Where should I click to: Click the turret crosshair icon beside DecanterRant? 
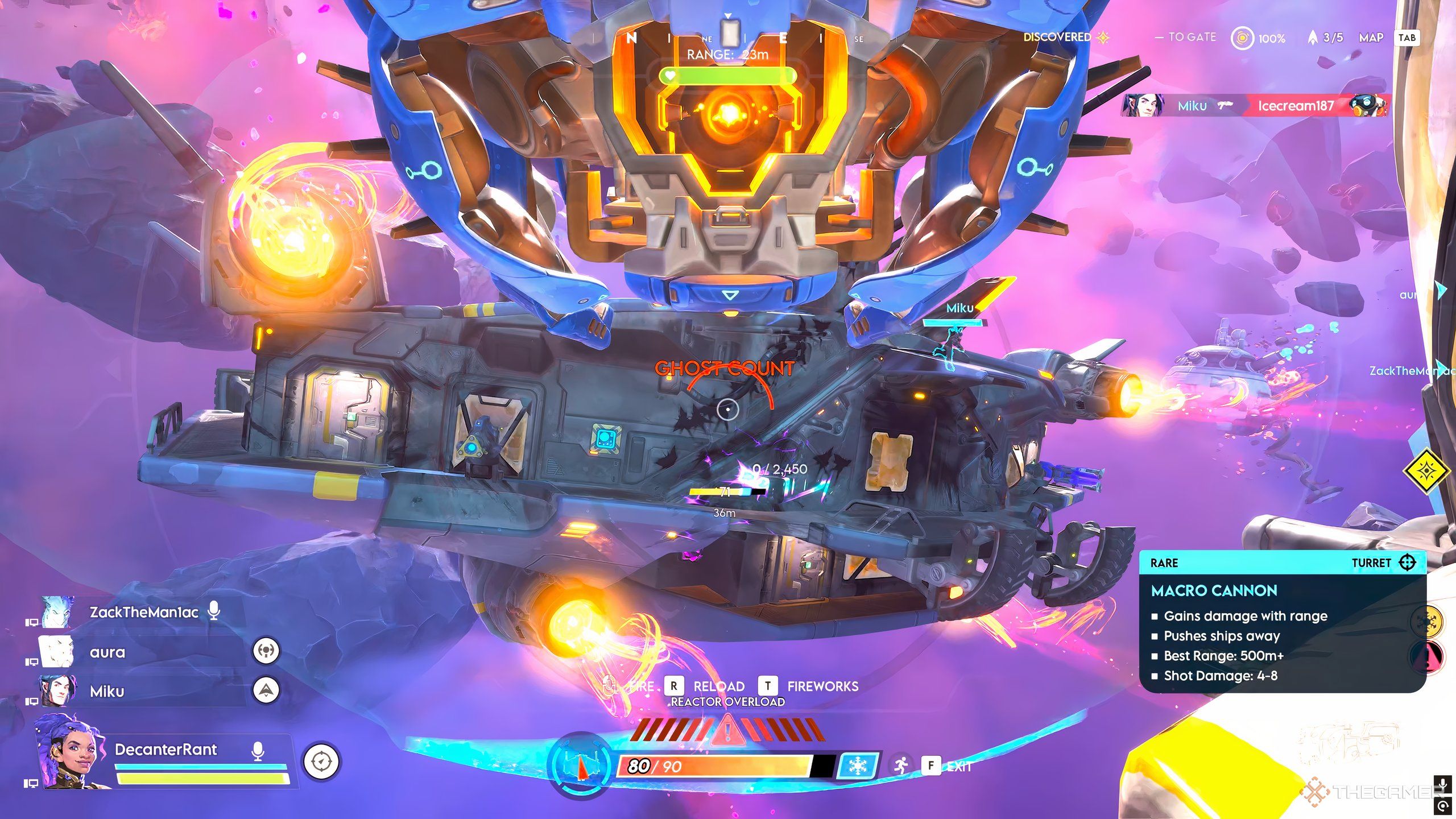pos(321,762)
